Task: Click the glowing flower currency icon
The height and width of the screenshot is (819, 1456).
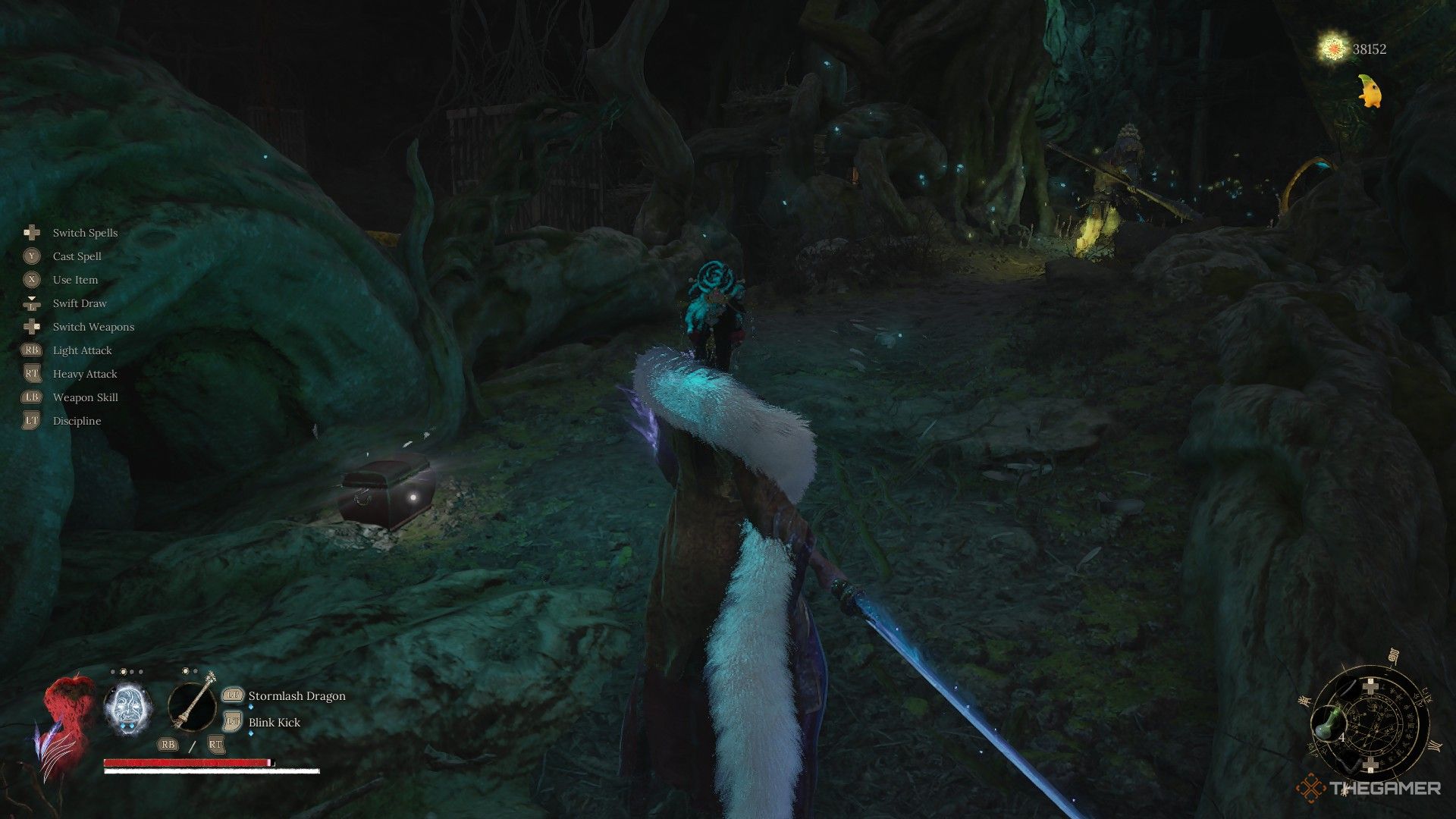Action: [x=1332, y=49]
